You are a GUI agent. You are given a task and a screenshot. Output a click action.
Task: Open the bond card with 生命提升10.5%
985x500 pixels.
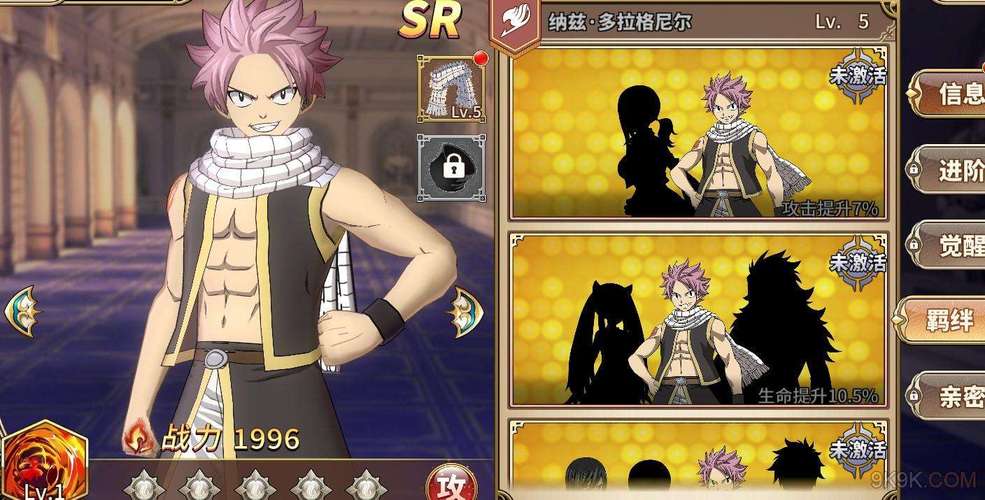click(697, 320)
